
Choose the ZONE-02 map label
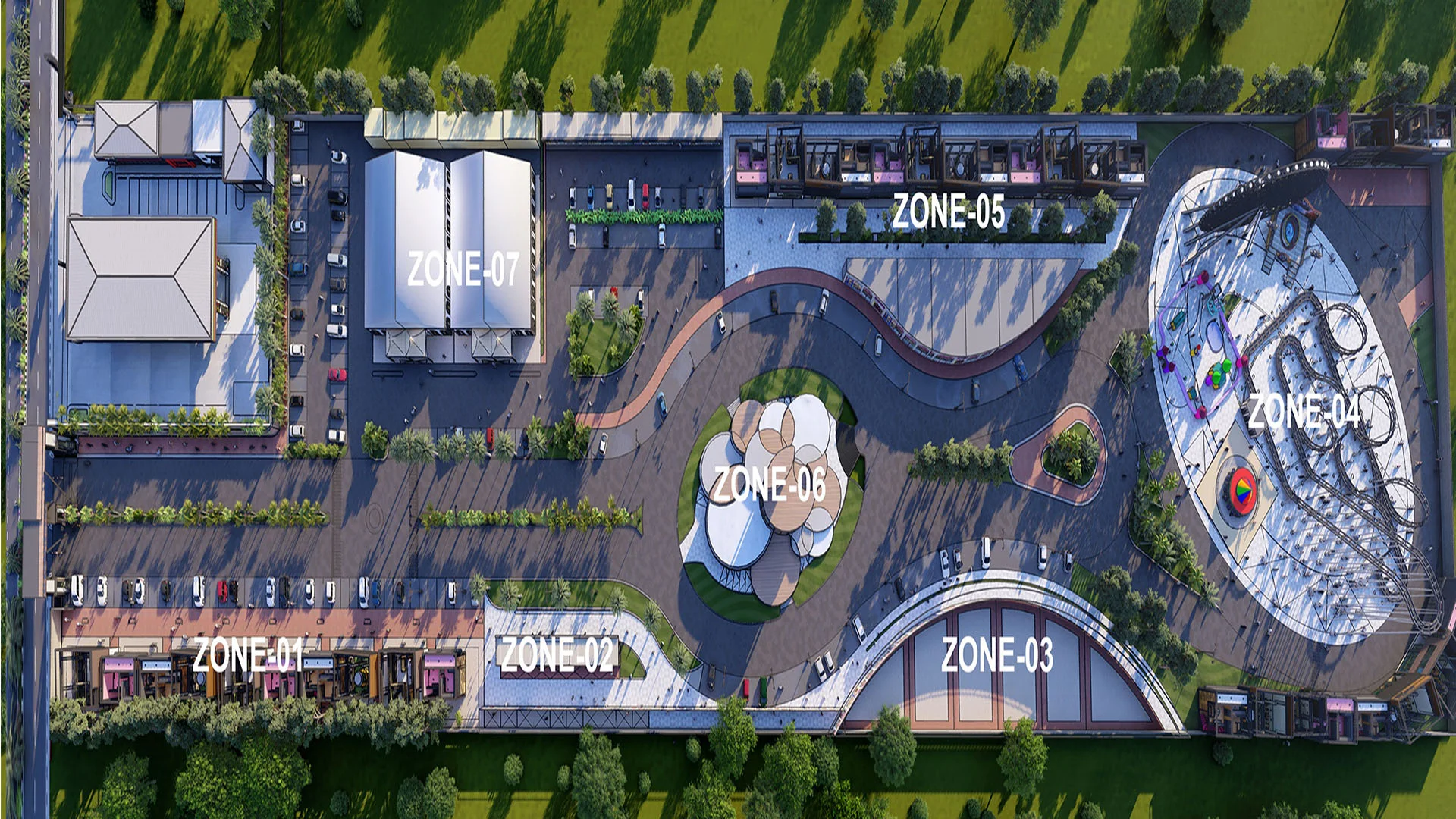557,654
